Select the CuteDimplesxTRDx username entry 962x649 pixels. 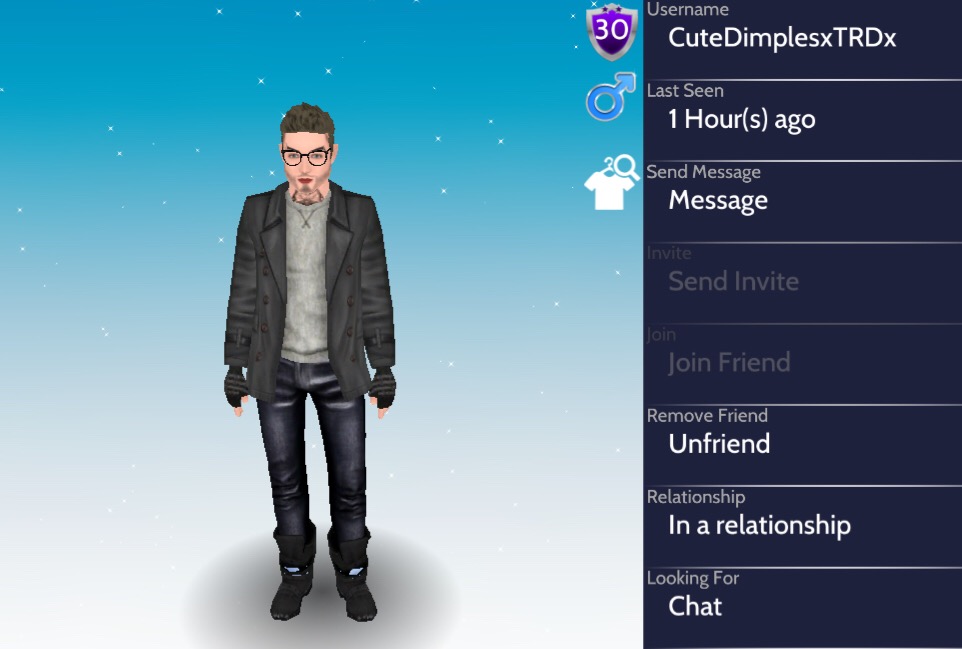[782, 38]
